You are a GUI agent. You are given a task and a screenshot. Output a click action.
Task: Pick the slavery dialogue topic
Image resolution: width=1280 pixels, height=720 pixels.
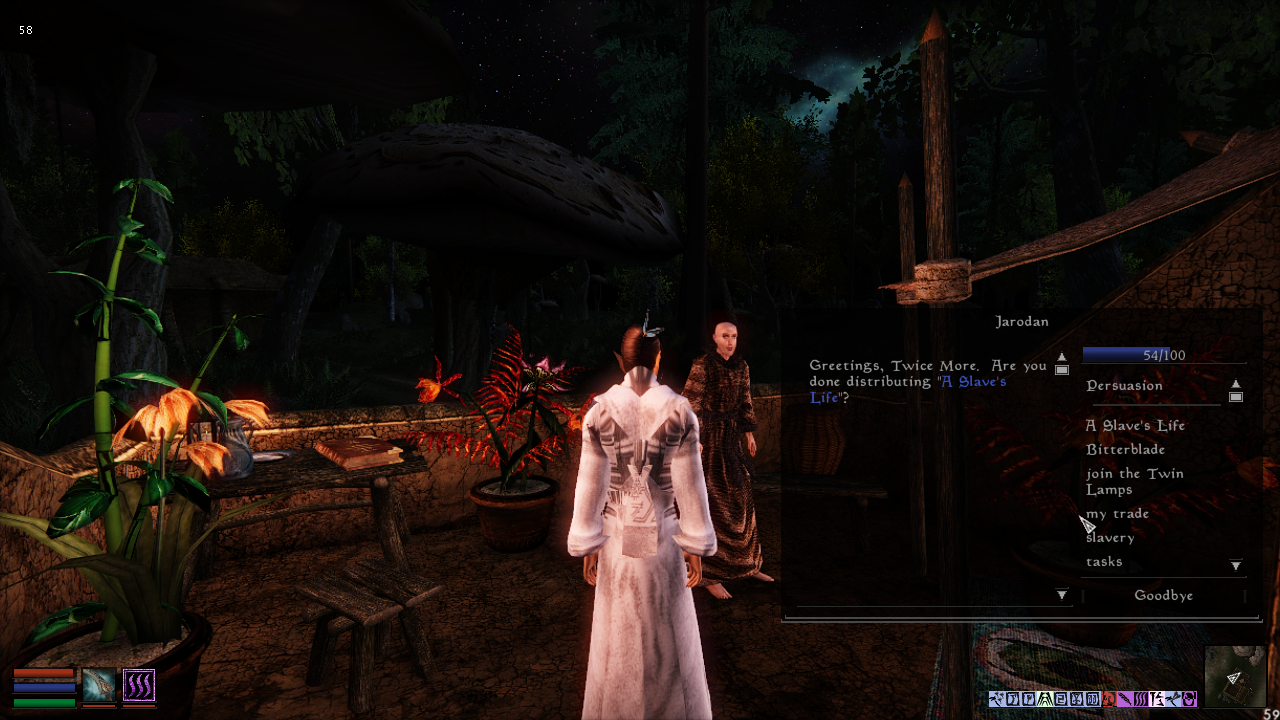pos(1110,537)
